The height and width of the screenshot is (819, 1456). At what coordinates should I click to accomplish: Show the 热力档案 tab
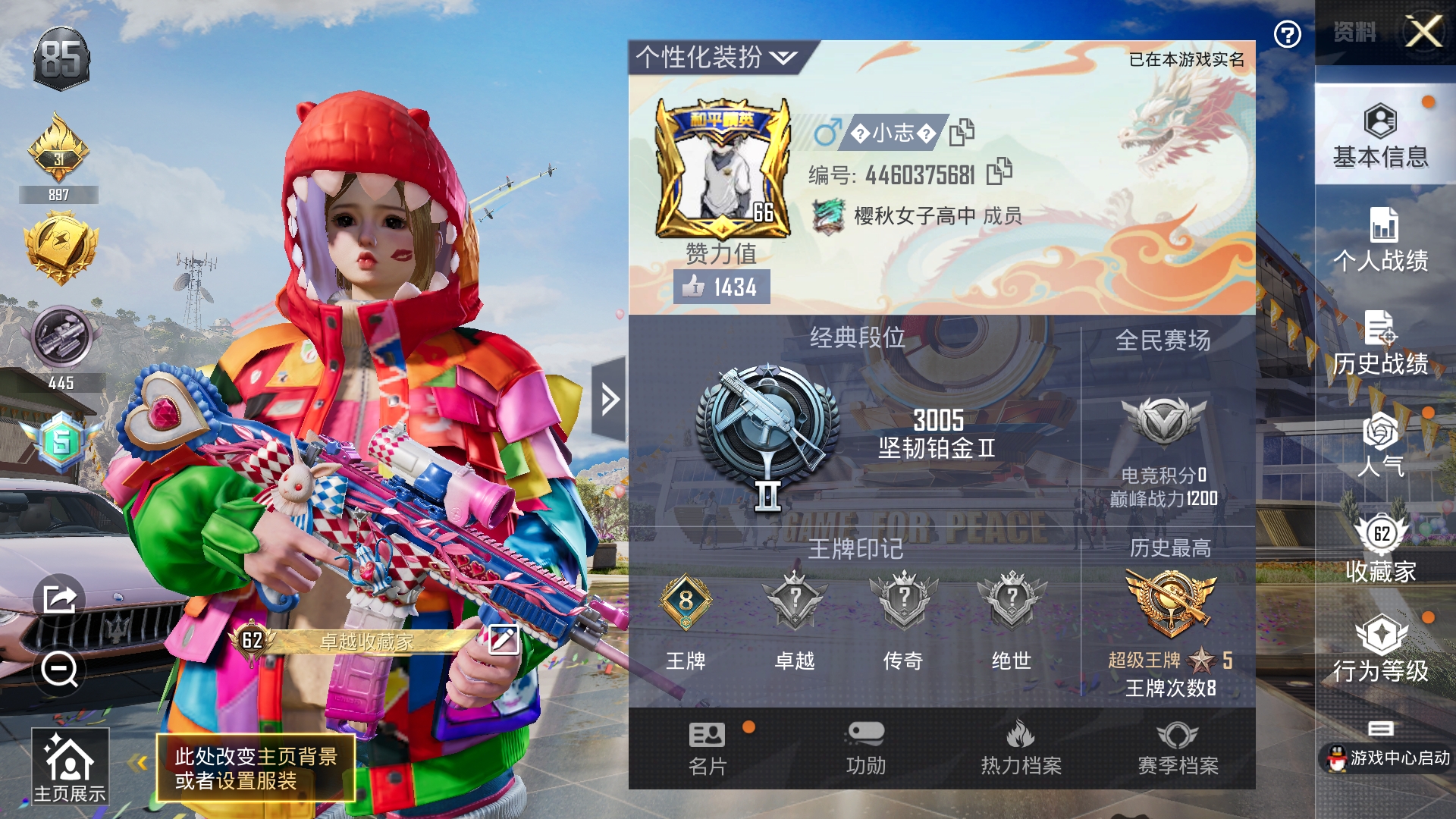(1021, 748)
